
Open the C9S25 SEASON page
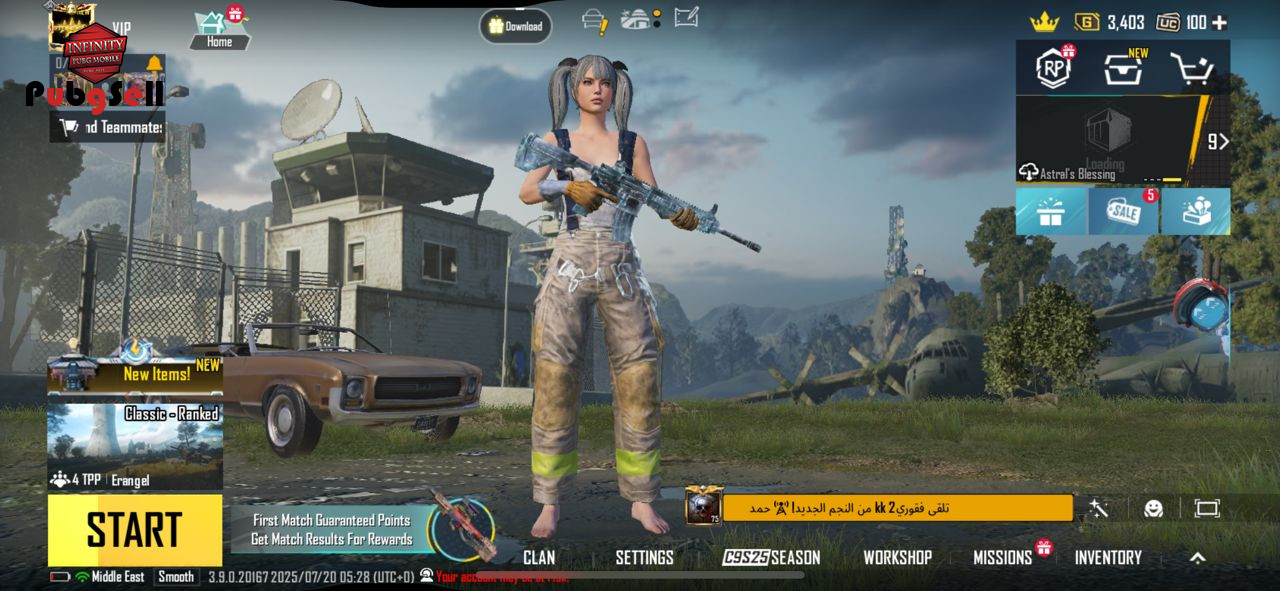771,558
